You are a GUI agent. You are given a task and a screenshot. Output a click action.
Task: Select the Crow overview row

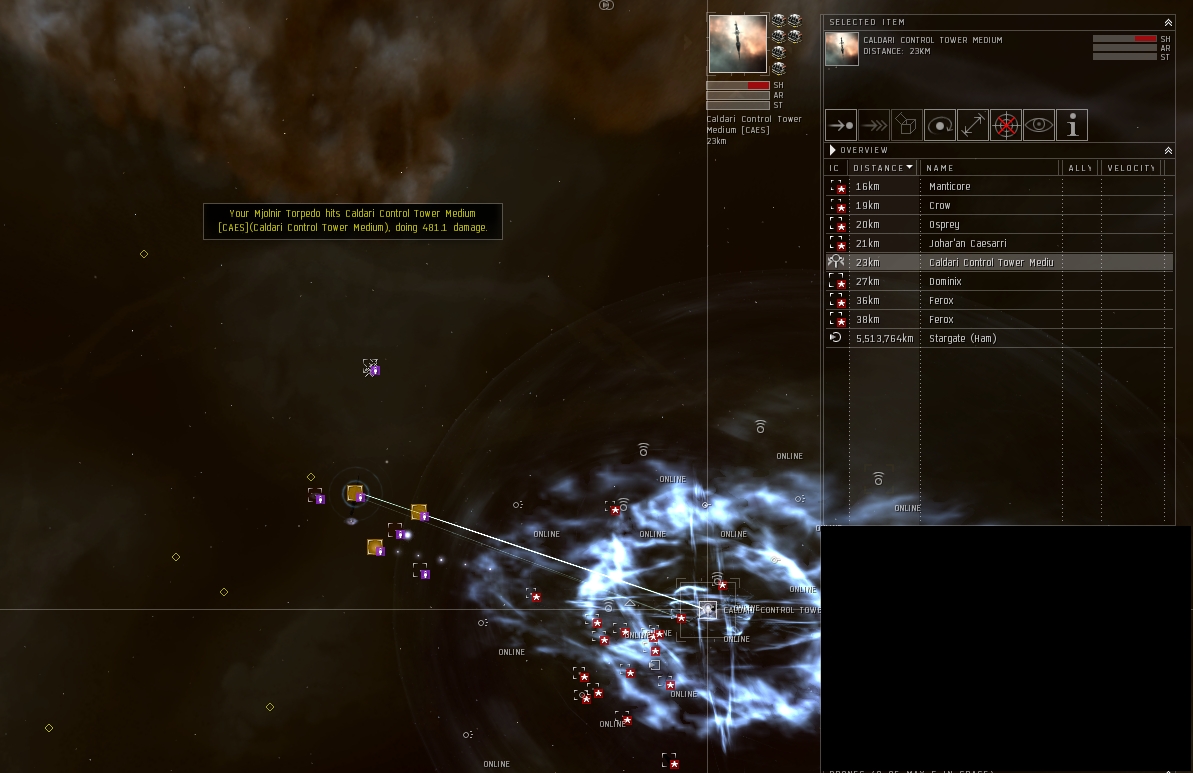click(939, 206)
